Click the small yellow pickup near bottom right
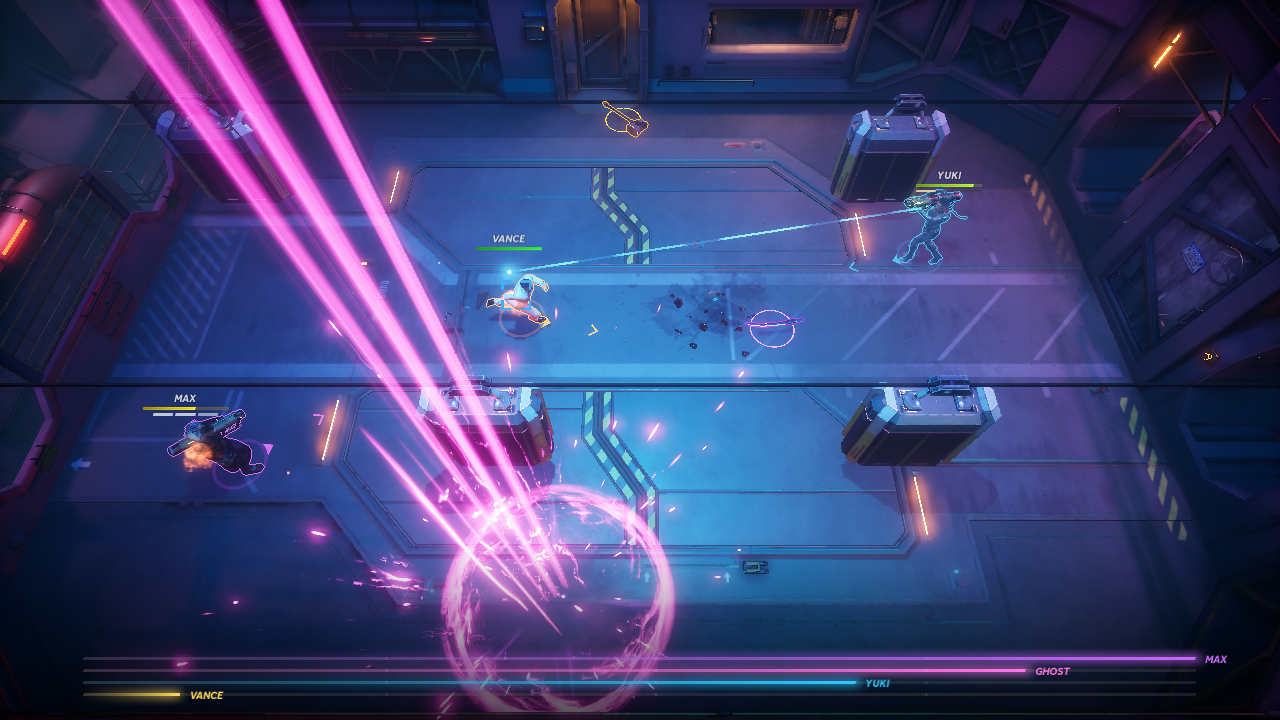 [x=1209, y=355]
